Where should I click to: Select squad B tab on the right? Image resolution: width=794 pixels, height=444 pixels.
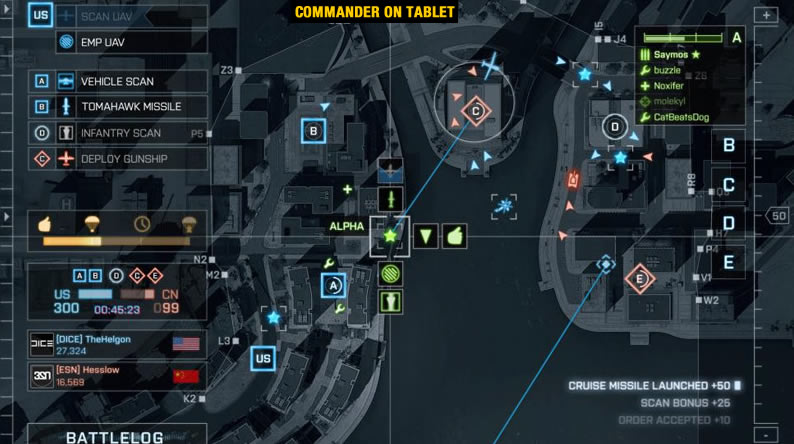tap(729, 146)
